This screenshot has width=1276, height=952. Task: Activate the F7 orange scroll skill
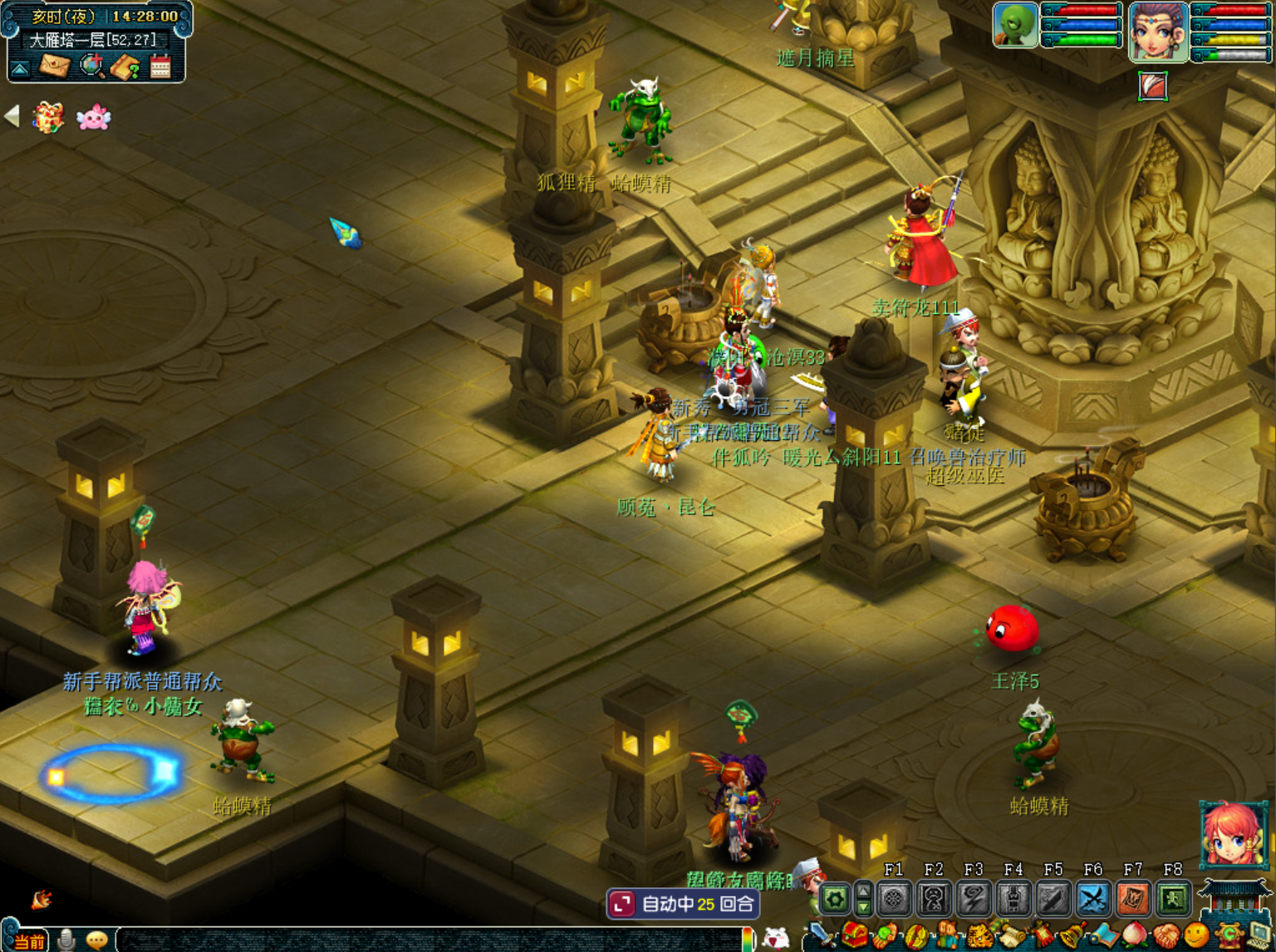pos(1133,899)
